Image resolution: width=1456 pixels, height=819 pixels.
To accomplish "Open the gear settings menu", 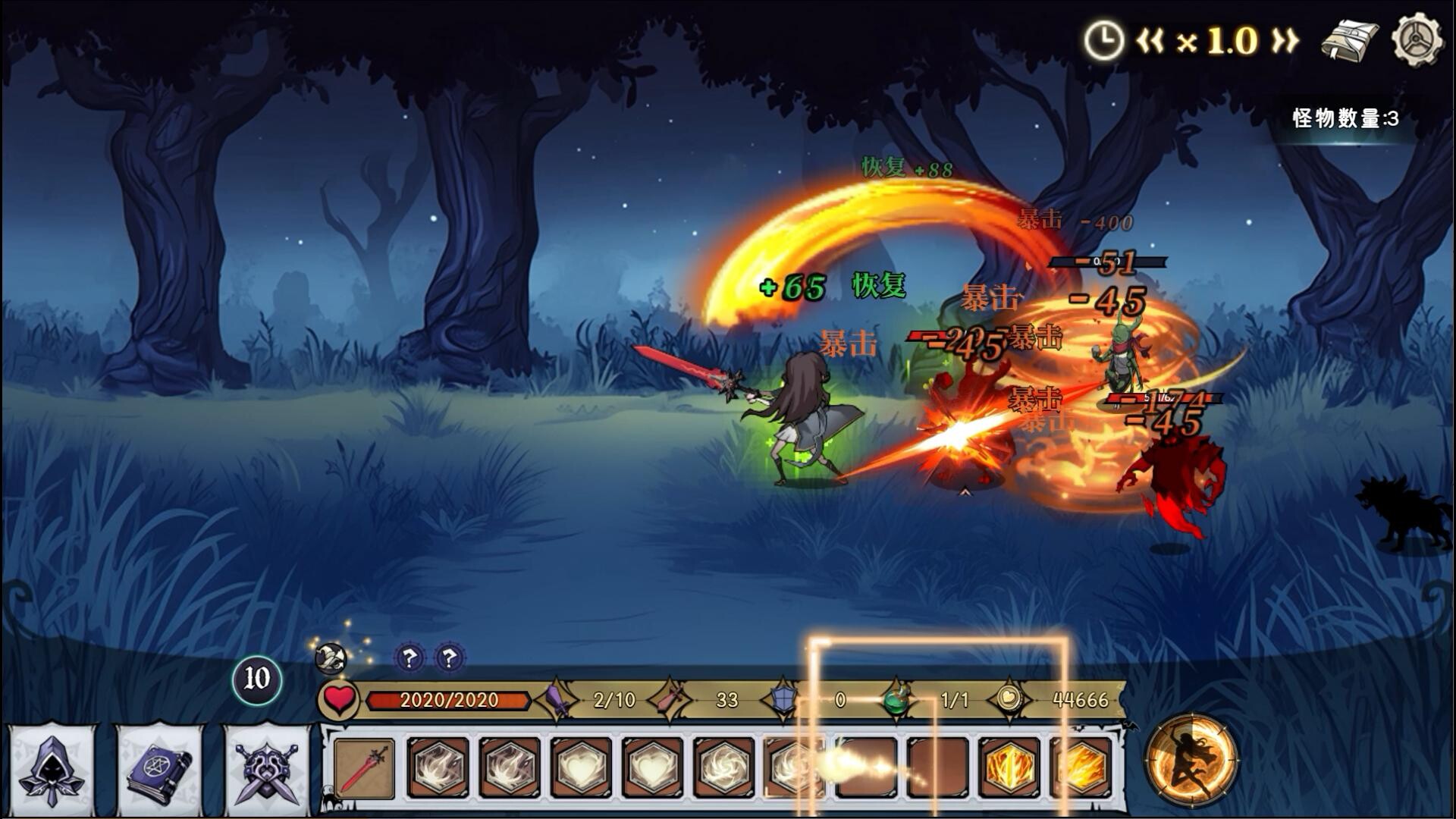I will point(1416,39).
